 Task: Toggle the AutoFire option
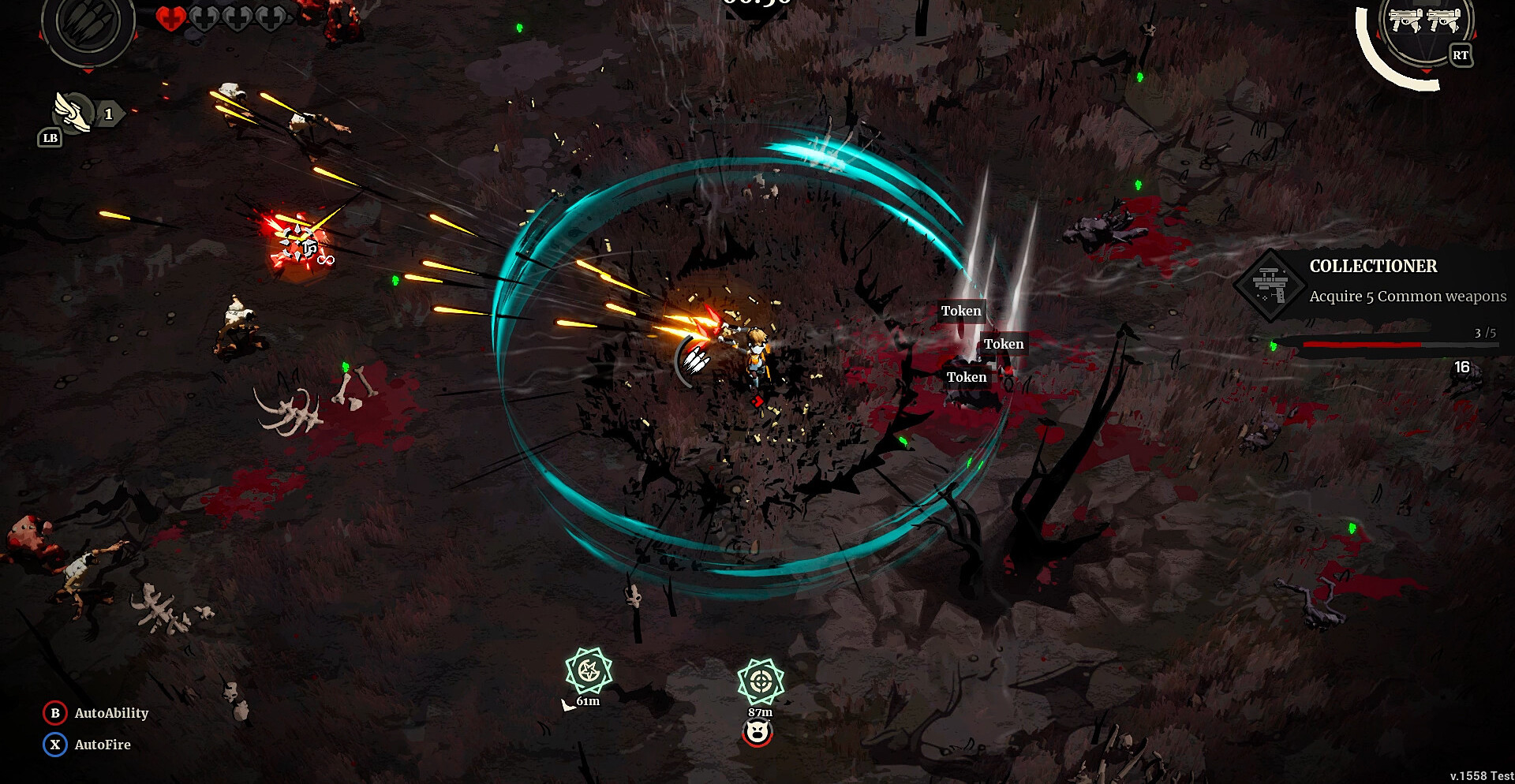point(88,745)
